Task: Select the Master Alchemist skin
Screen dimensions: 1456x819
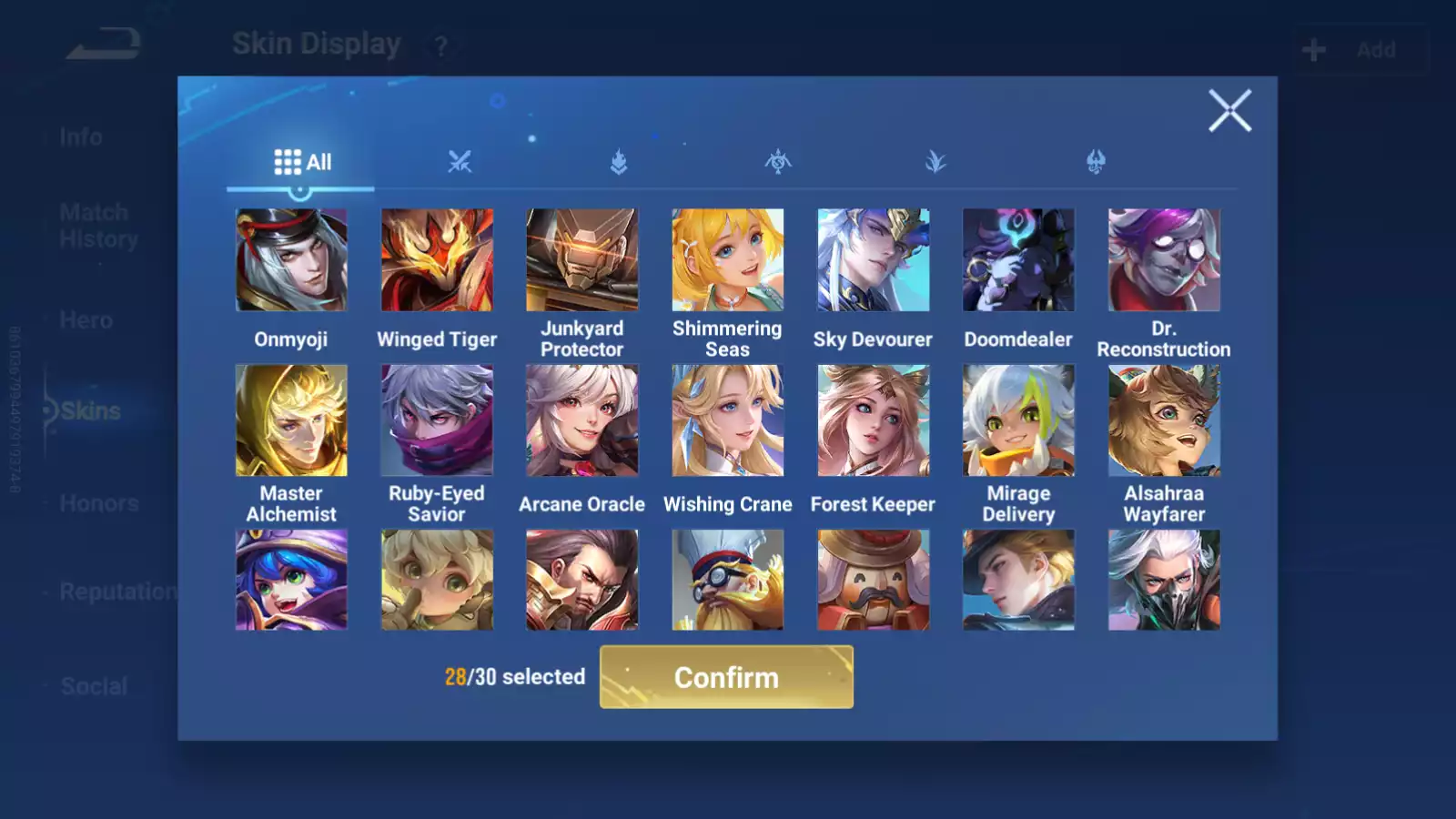Action: coord(291,420)
